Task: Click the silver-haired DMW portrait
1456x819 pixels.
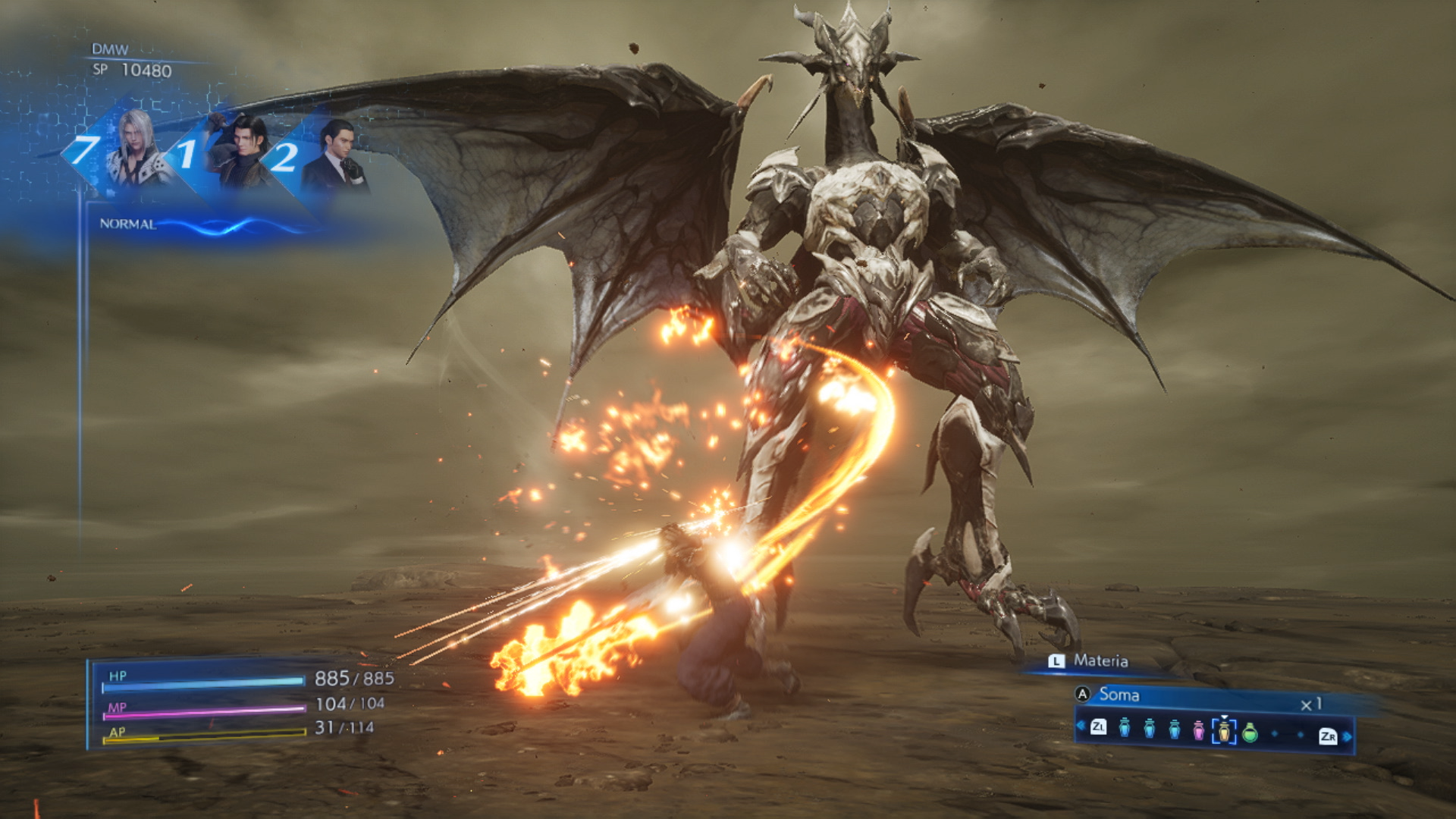Action: click(x=137, y=149)
